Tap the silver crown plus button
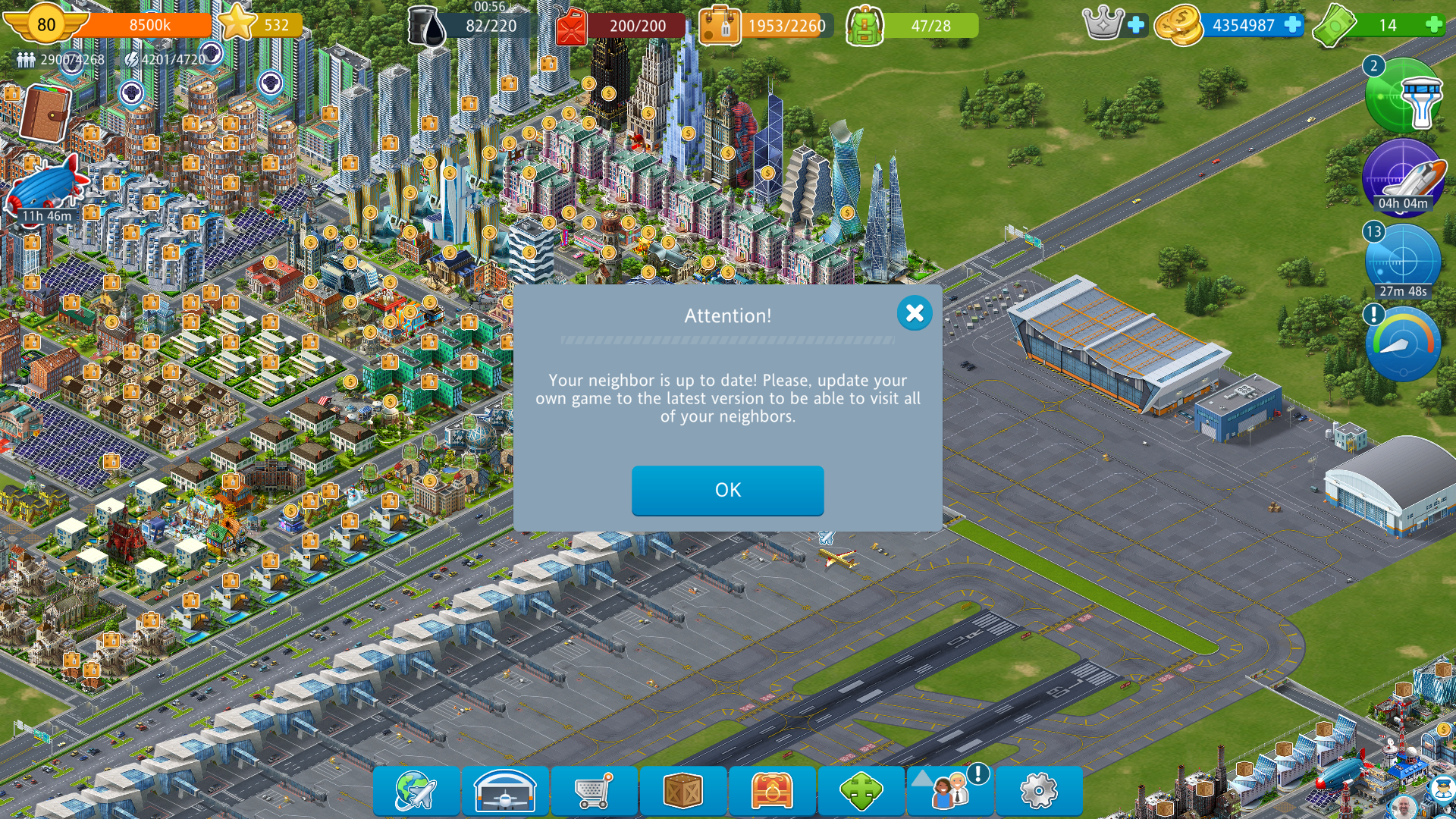 point(1136,25)
